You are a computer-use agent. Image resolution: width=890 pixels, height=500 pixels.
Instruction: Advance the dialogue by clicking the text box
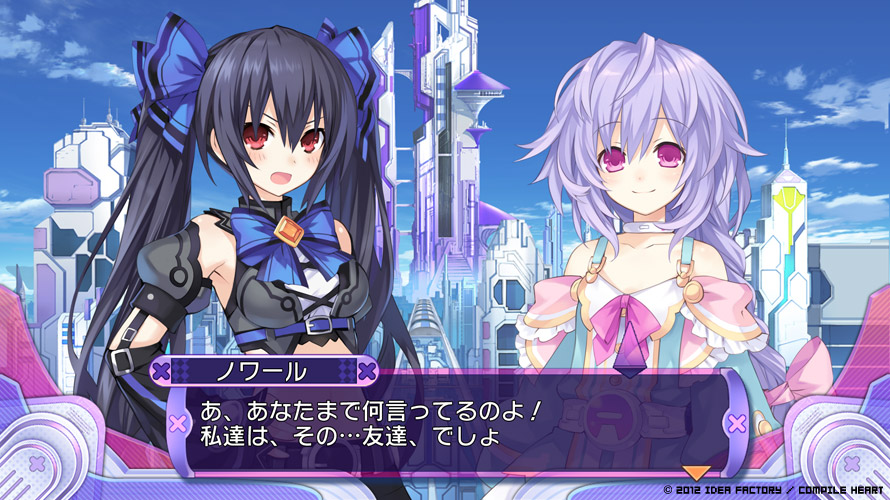pos(450,424)
